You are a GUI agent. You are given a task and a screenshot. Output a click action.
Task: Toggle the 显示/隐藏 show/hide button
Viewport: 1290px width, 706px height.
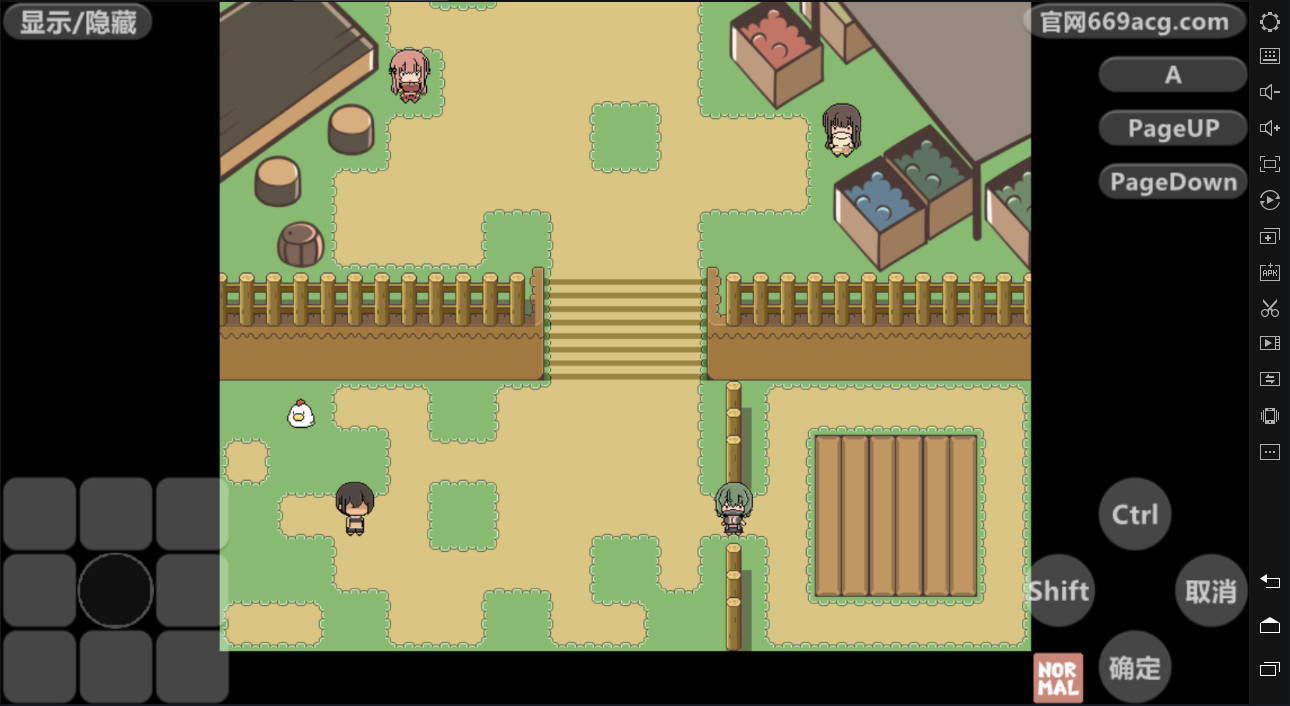[78, 22]
